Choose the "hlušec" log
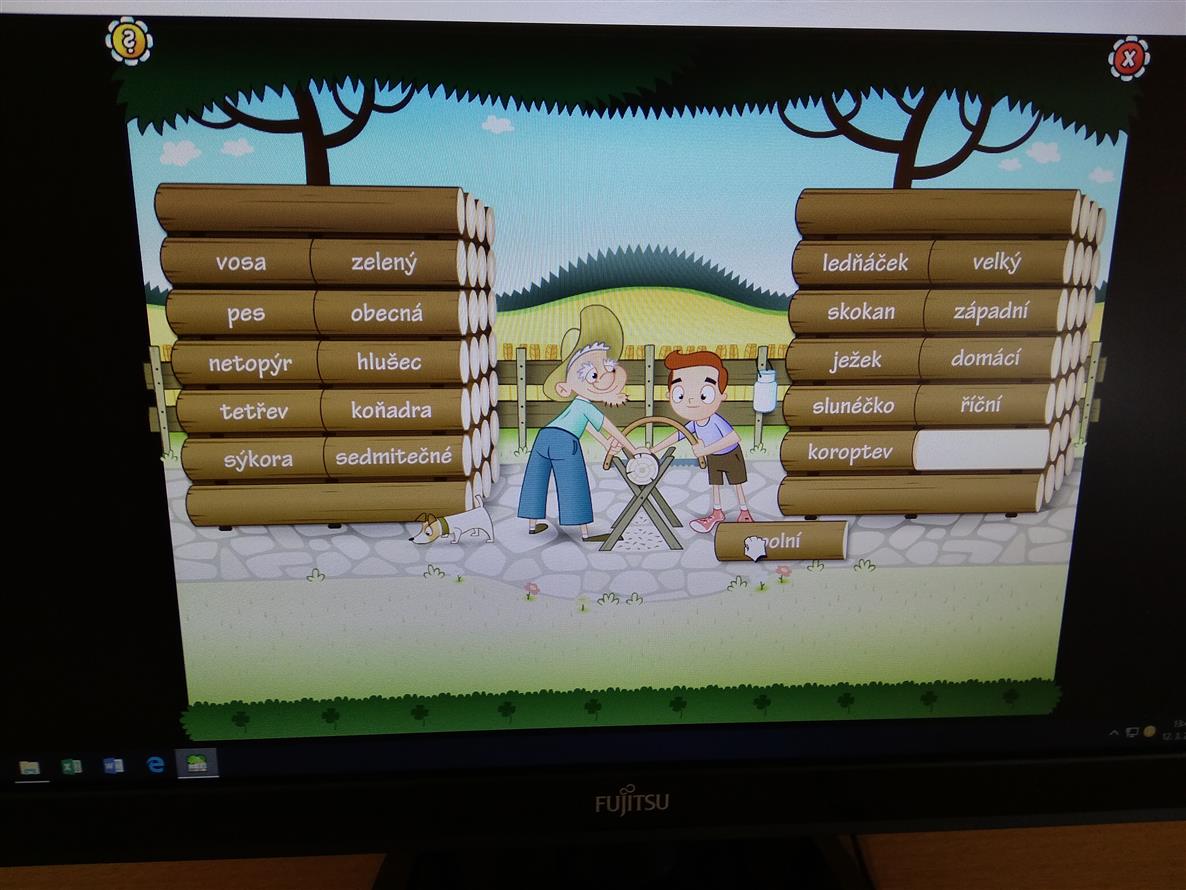The height and width of the screenshot is (890, 1186). click(390, 362)
